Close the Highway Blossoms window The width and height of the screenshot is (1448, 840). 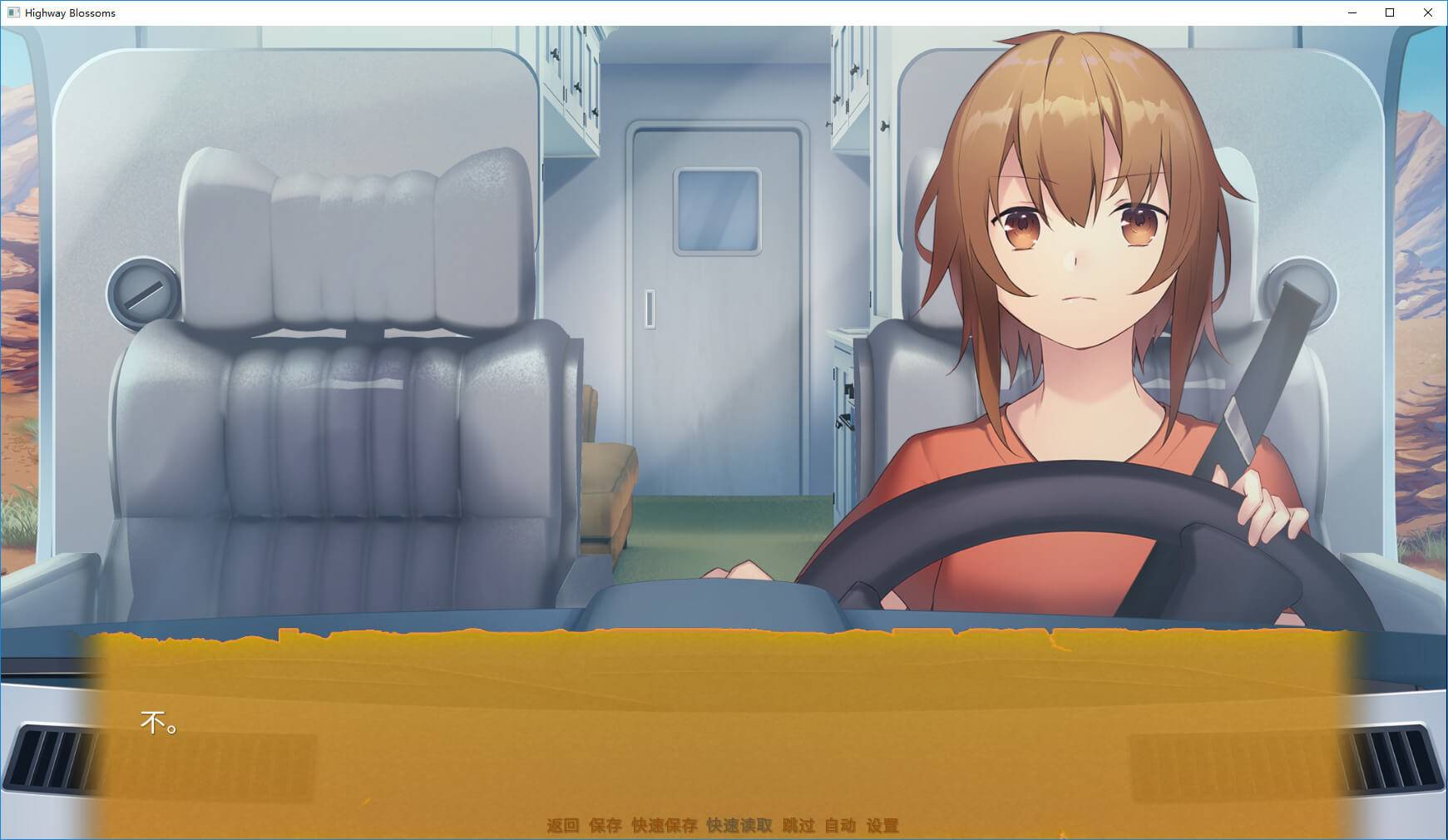1428,12
